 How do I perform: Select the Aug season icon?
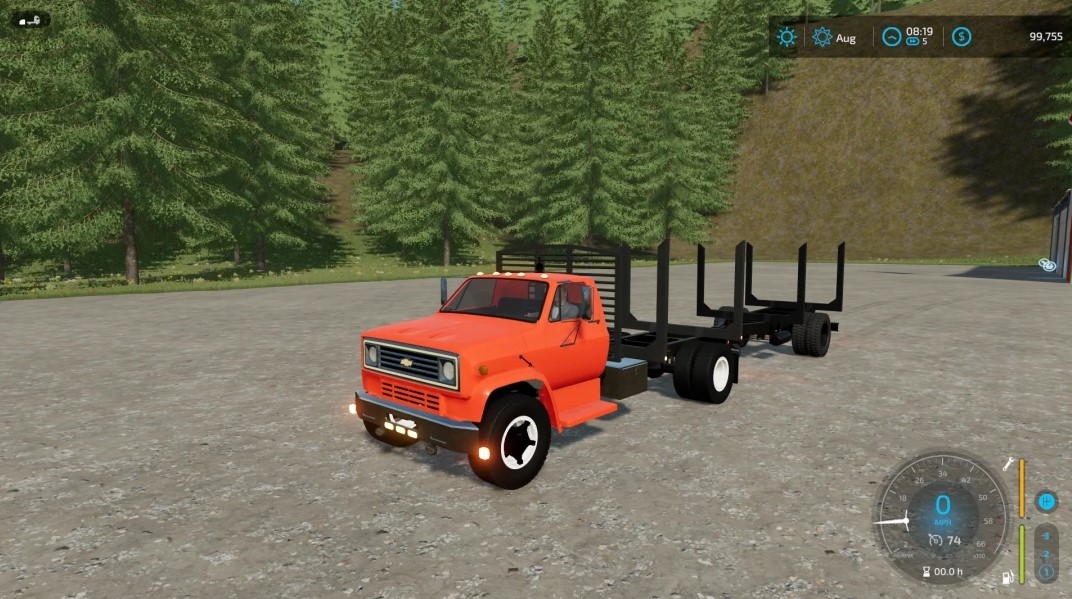pyautogui.click(x=822, y=37)
